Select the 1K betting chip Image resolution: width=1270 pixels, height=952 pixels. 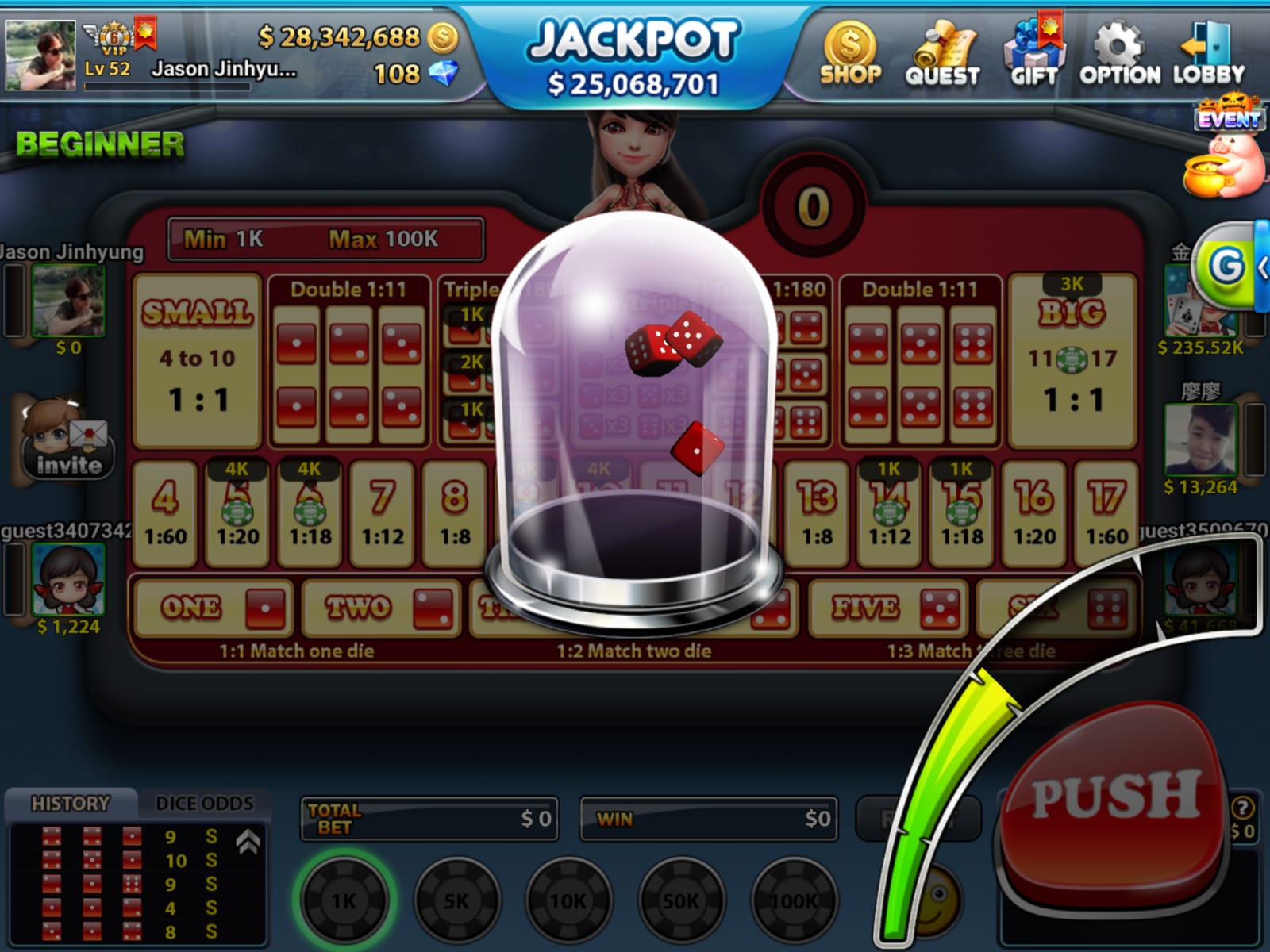click(x=344, y=900)
